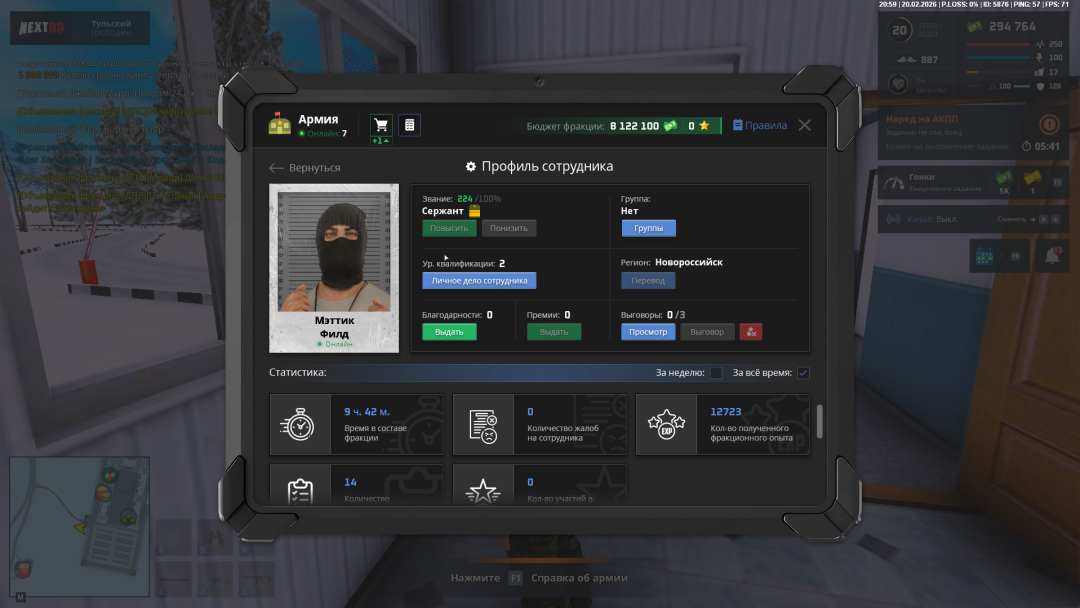Issue a commendation under Благодарности

click(449, 332)
